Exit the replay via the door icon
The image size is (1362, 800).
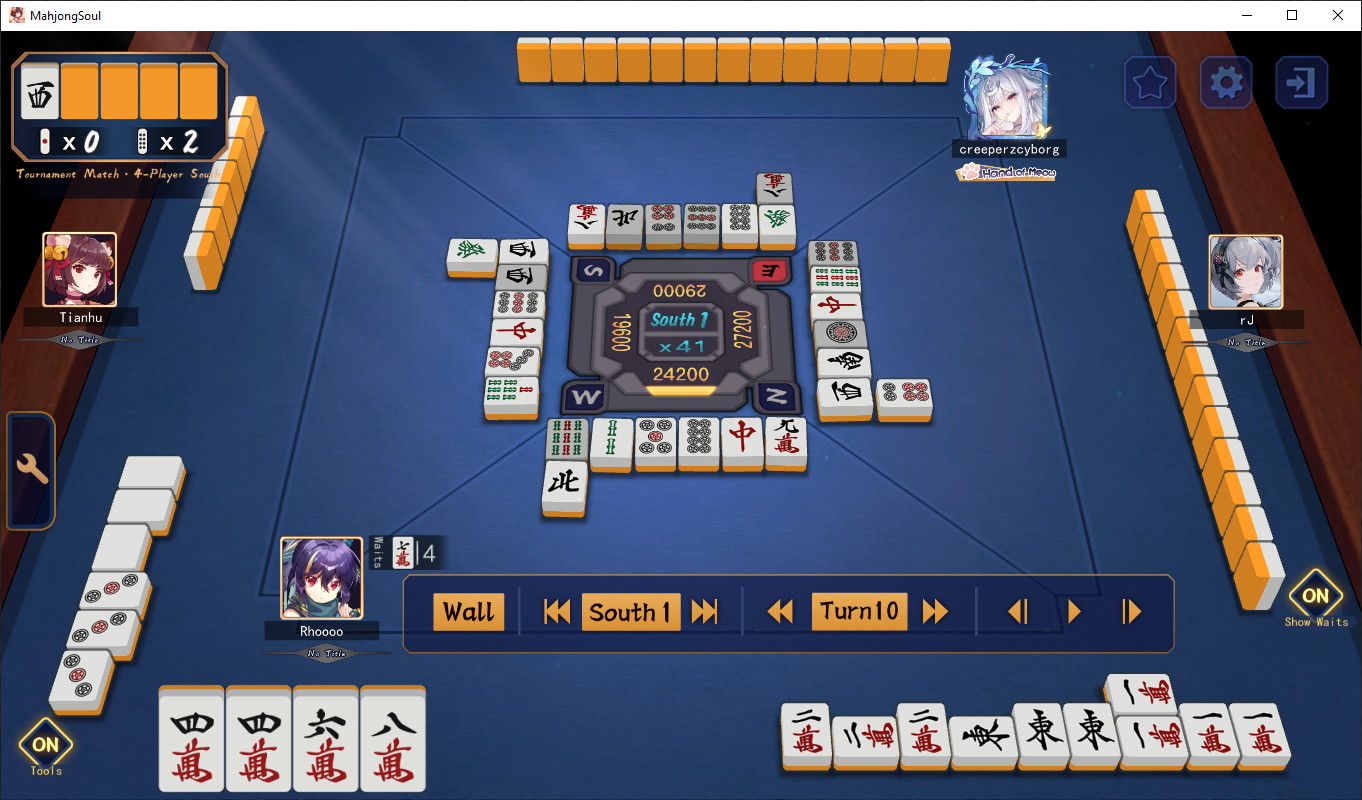1301,82
